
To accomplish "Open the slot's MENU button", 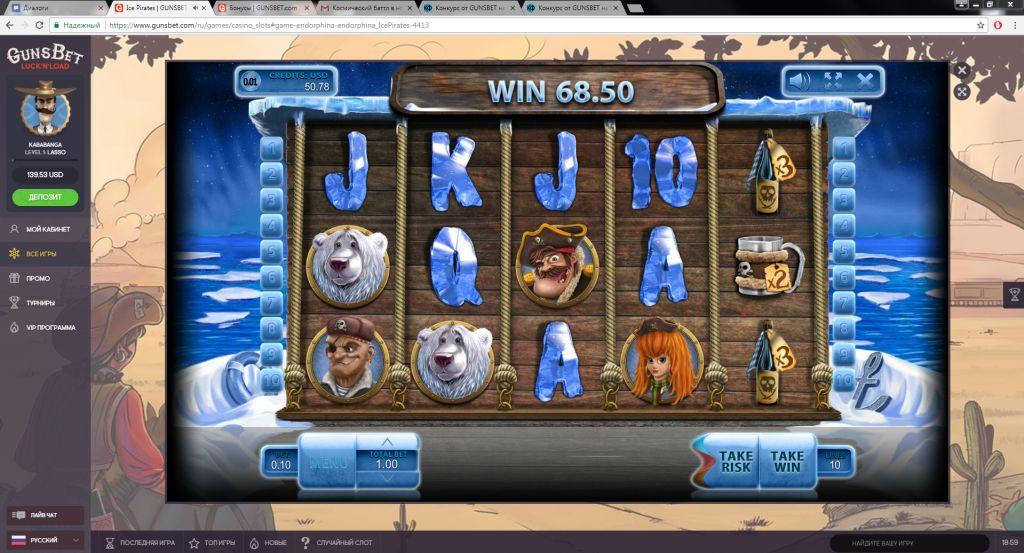I will [327, 463].
